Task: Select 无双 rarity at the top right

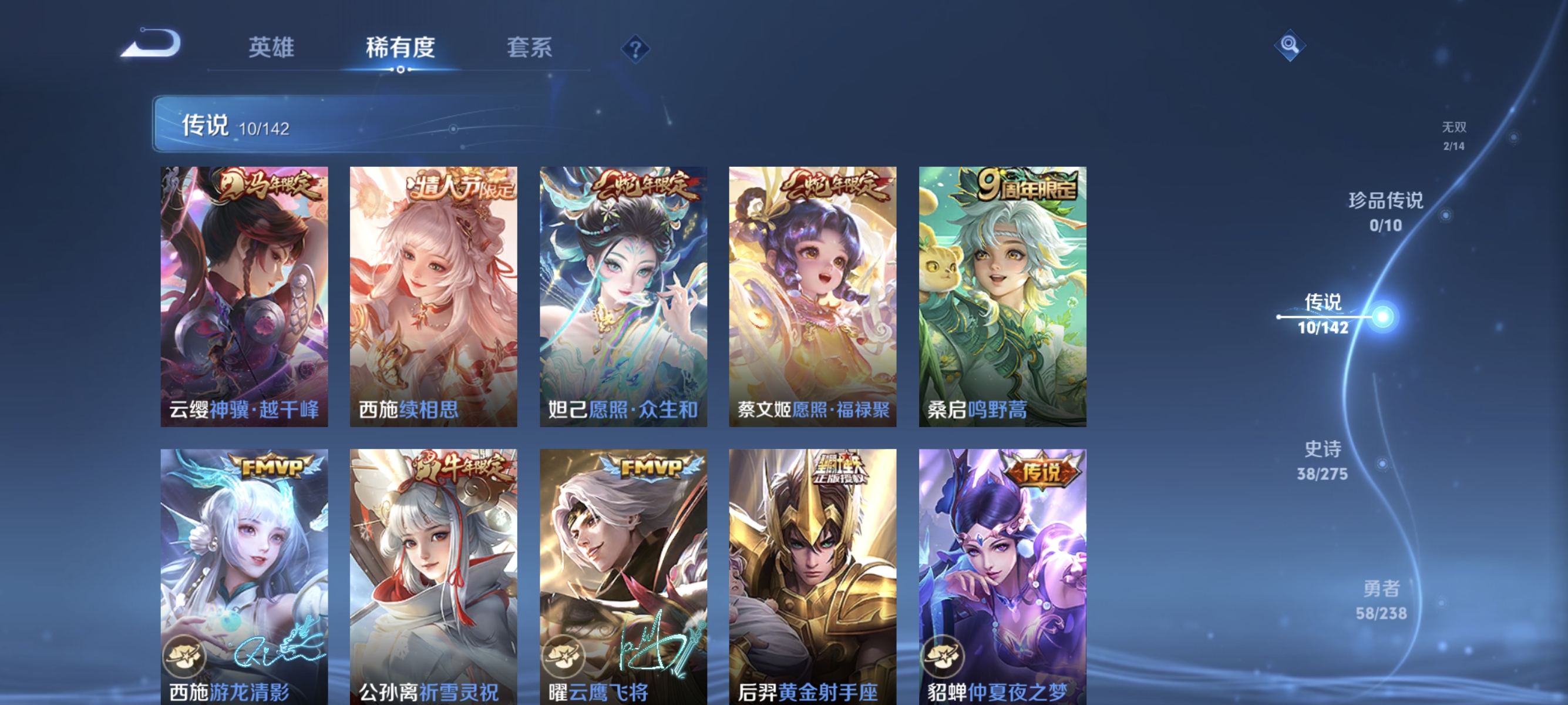Action: (1455, 135)
